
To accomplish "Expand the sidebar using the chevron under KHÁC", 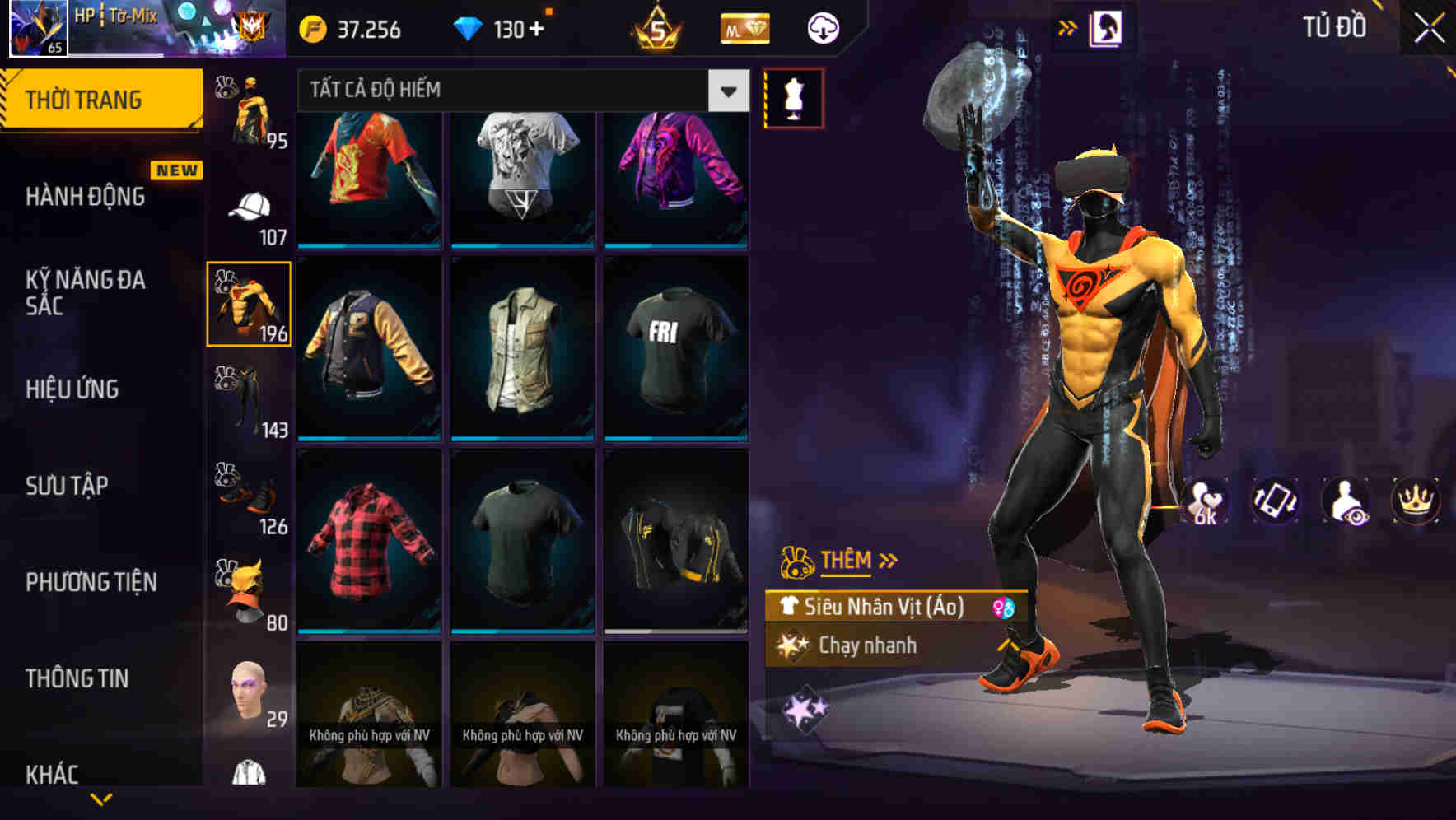I will [100, 800].
